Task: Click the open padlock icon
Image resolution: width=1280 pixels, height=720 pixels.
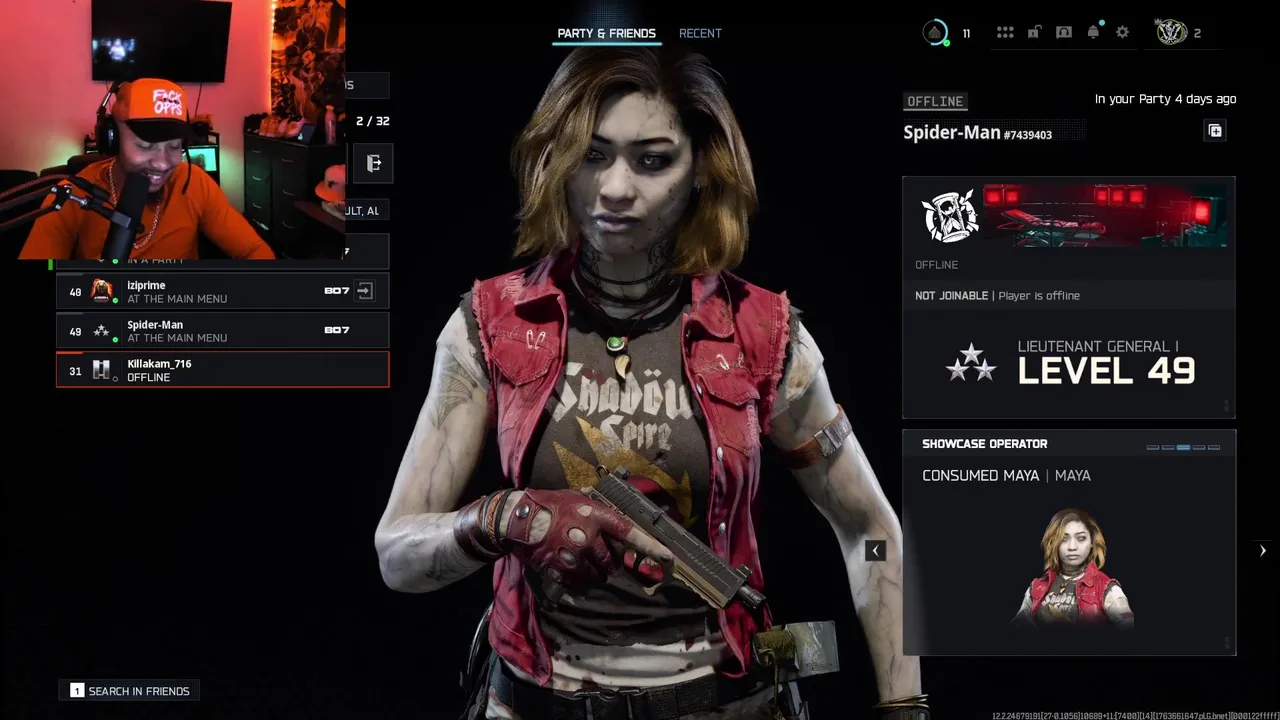Action: coord(1034,33)
